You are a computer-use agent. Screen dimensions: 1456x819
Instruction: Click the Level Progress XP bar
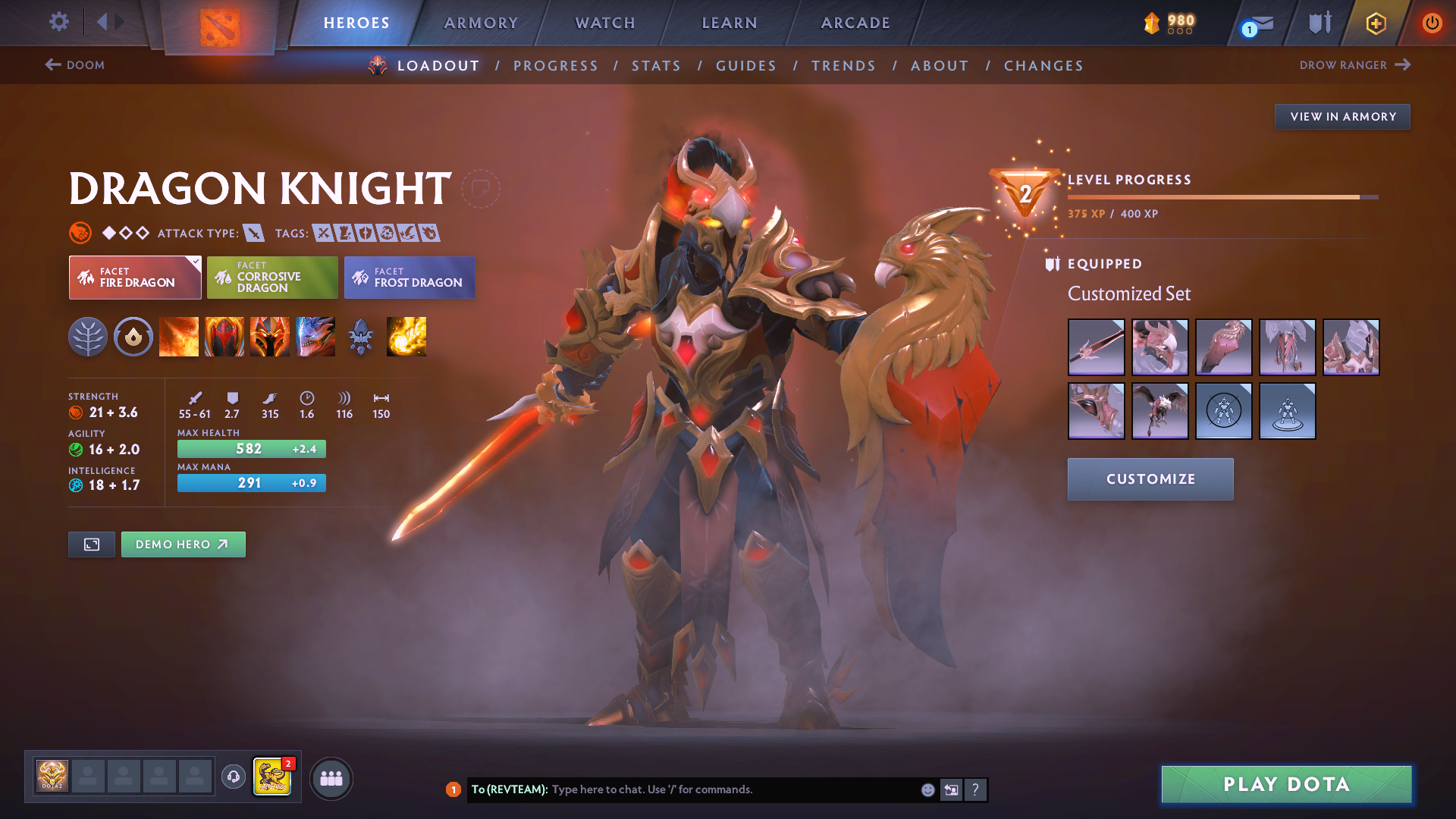coord(1221,196)
